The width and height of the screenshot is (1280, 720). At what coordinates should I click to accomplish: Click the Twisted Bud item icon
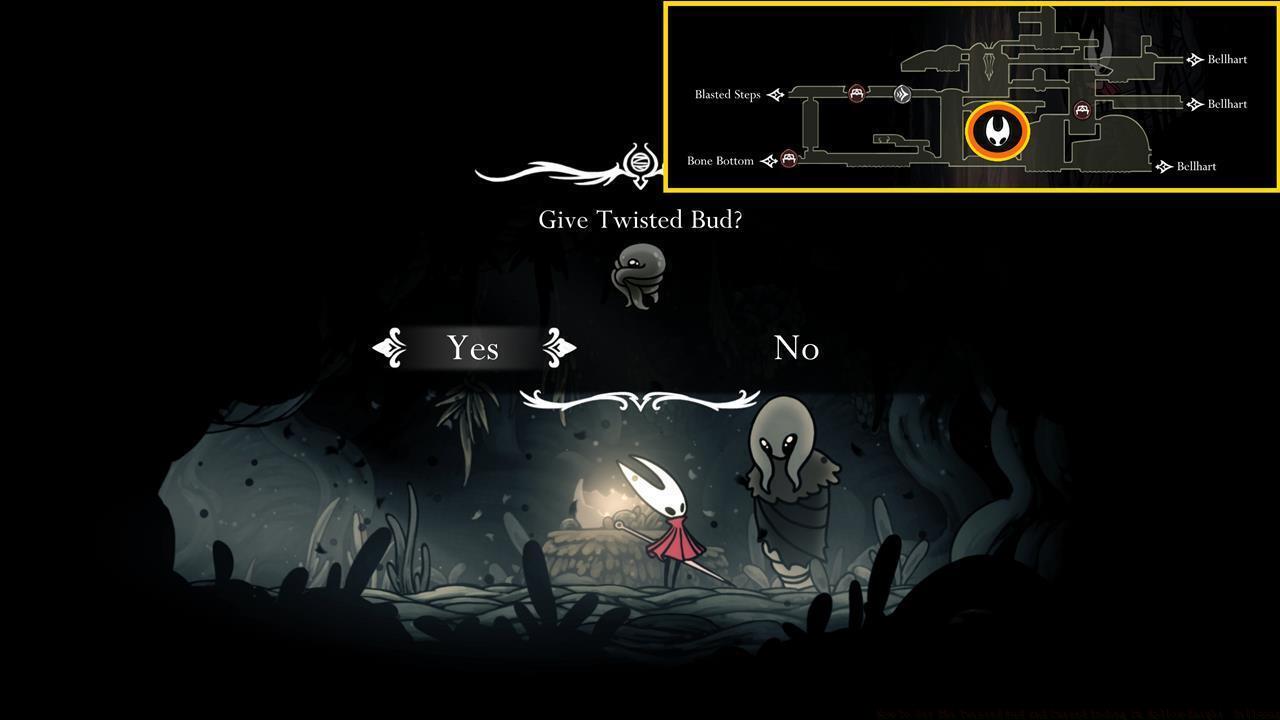click(640, 275)
